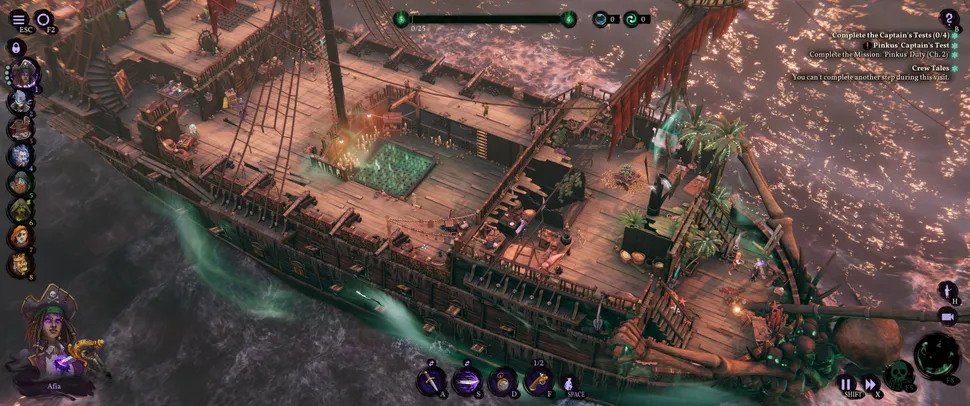Open the main menu hamburger button
The image size is (970, 406).
point(19,19)
